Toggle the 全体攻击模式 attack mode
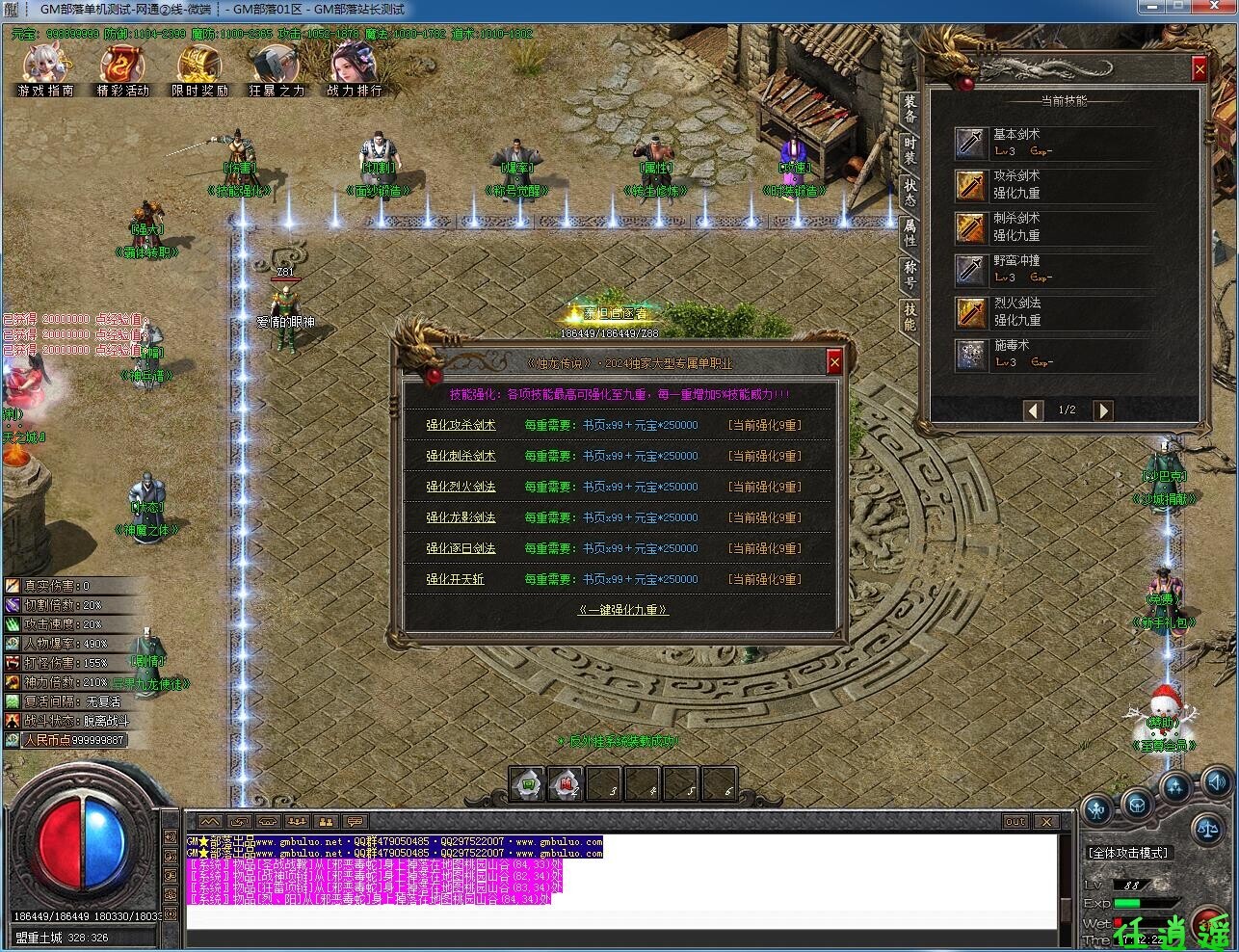The height and width of the screenshot is (952, 1239). coord(1128,853)
